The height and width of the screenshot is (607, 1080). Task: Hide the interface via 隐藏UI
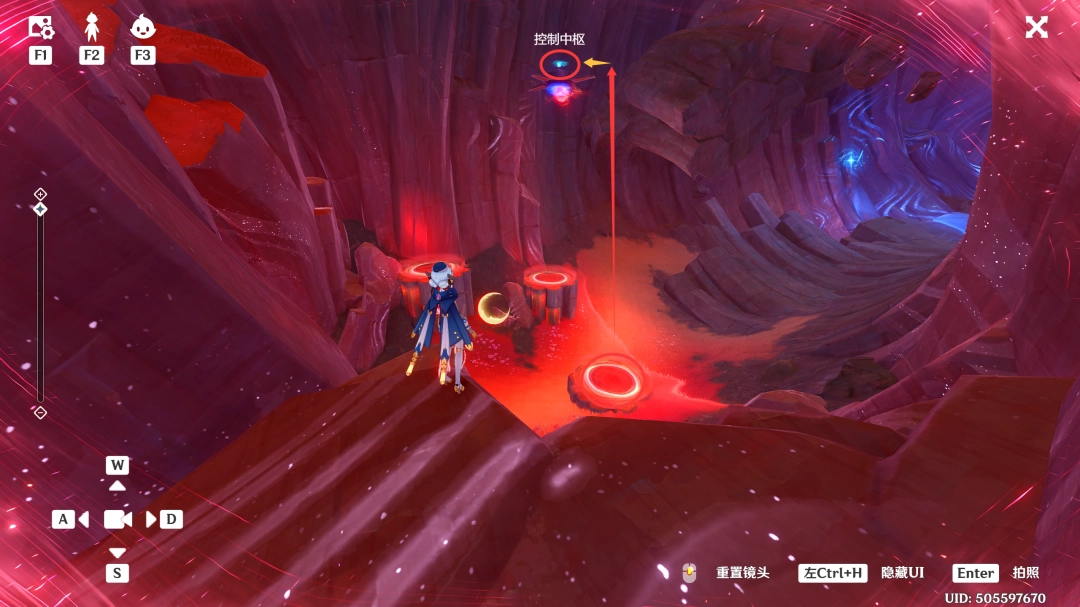pos(901,573)
